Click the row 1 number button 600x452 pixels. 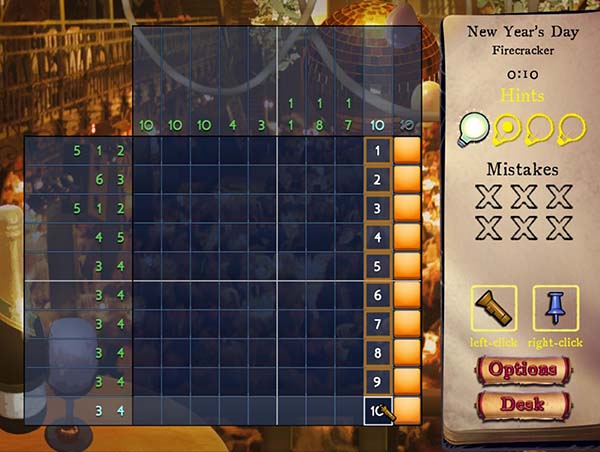377,151
